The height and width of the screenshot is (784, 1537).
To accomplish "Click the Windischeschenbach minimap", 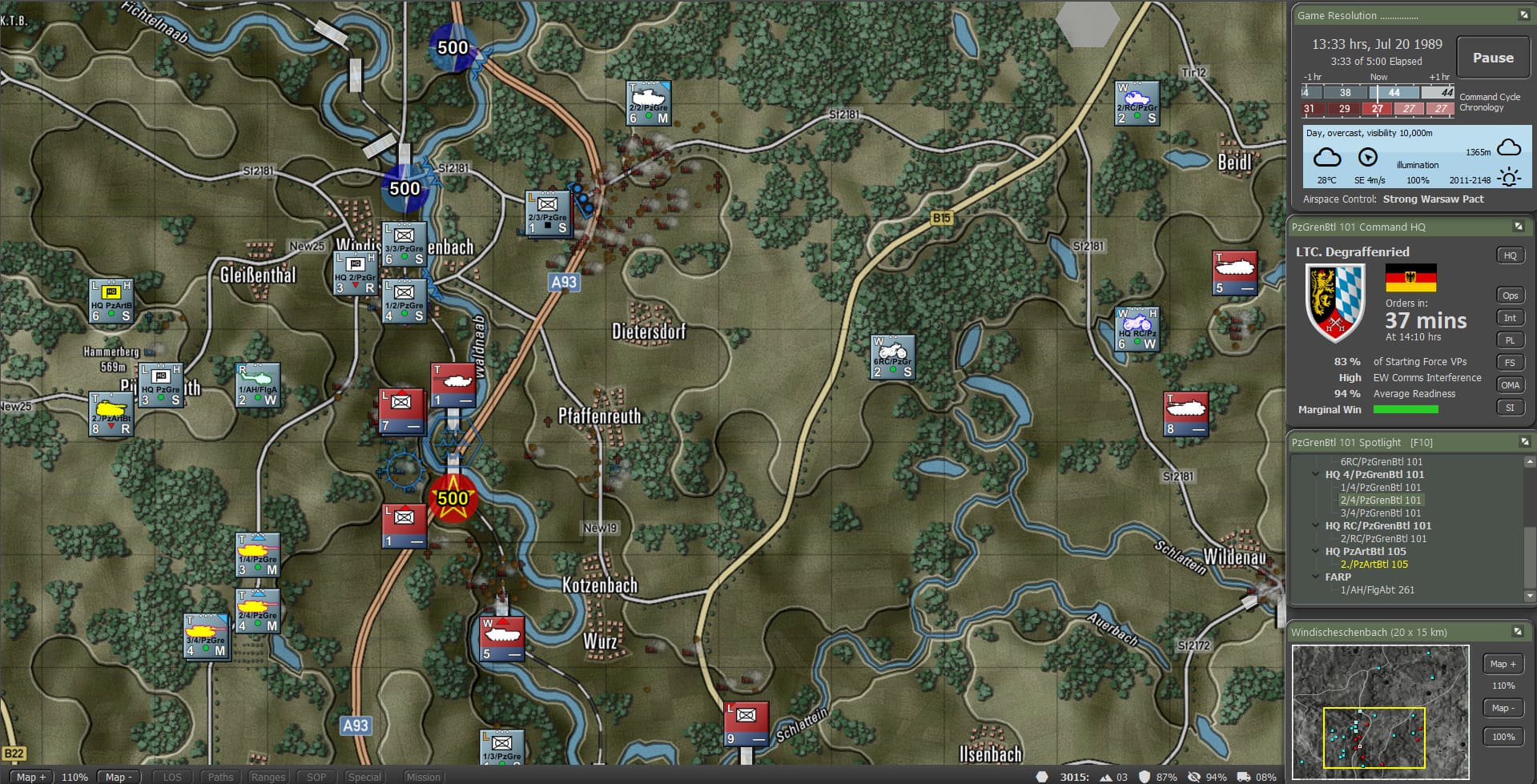I will [1380, 711].
